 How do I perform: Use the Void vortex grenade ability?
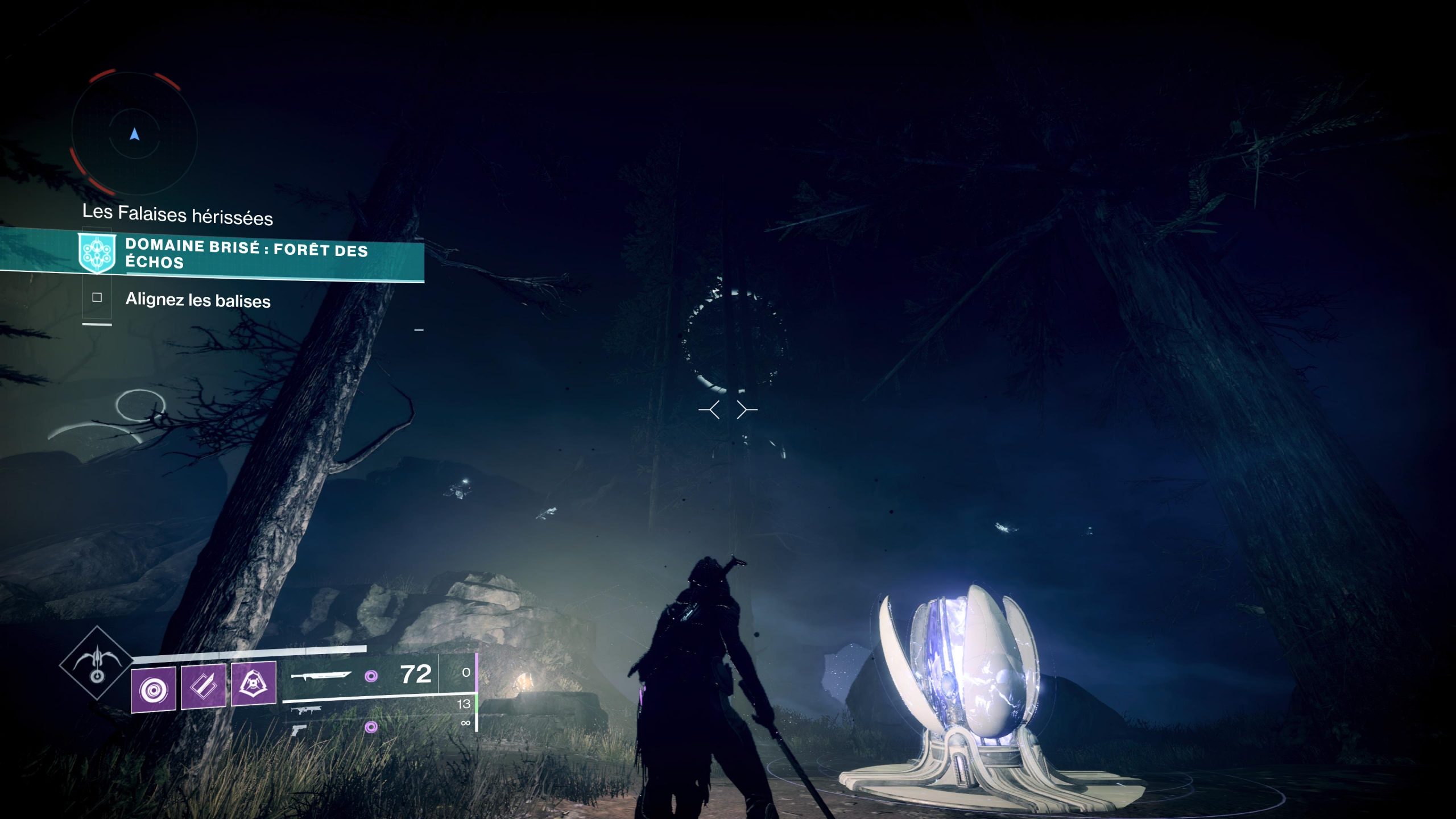(x=154, y=689)
